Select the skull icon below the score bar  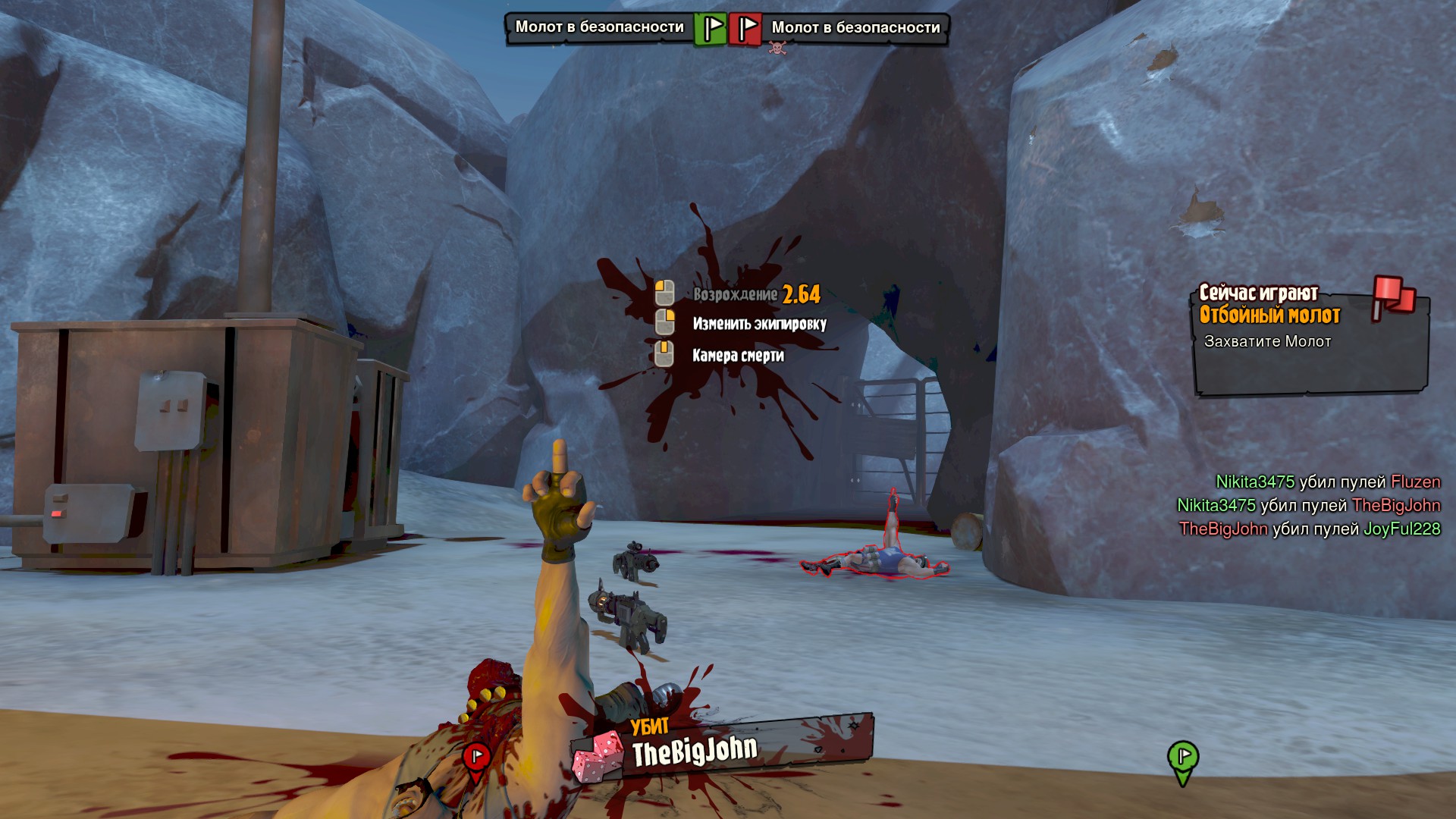777,48
